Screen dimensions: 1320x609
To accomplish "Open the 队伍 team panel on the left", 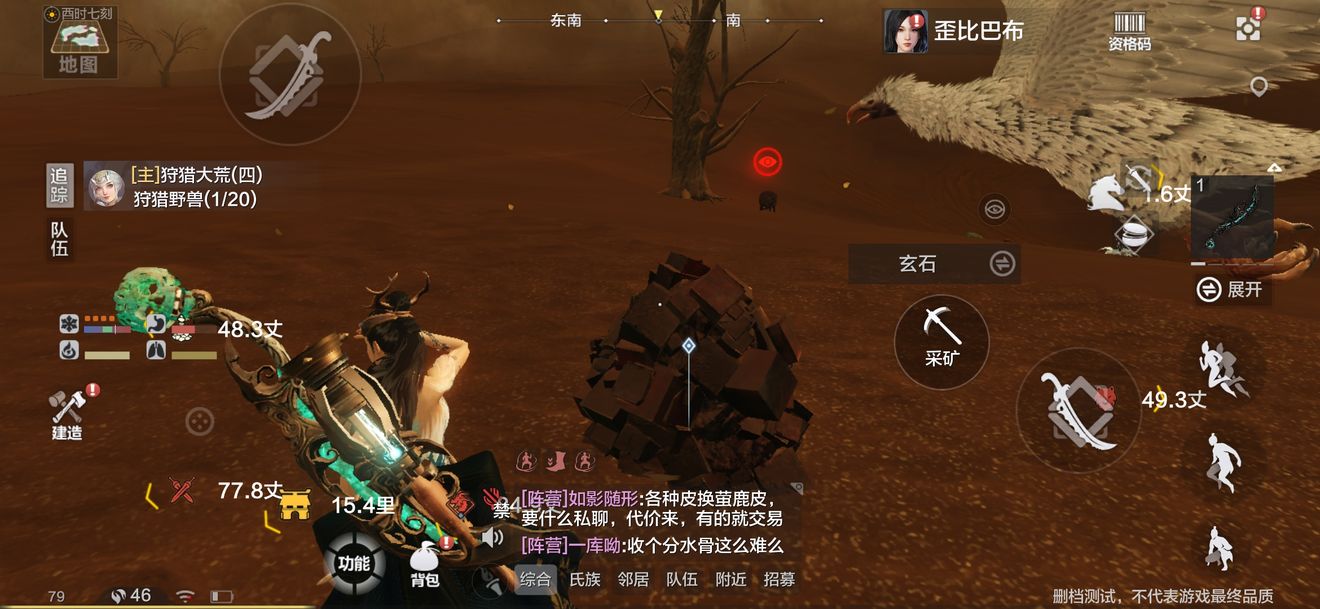I will (x=60, y=240).
